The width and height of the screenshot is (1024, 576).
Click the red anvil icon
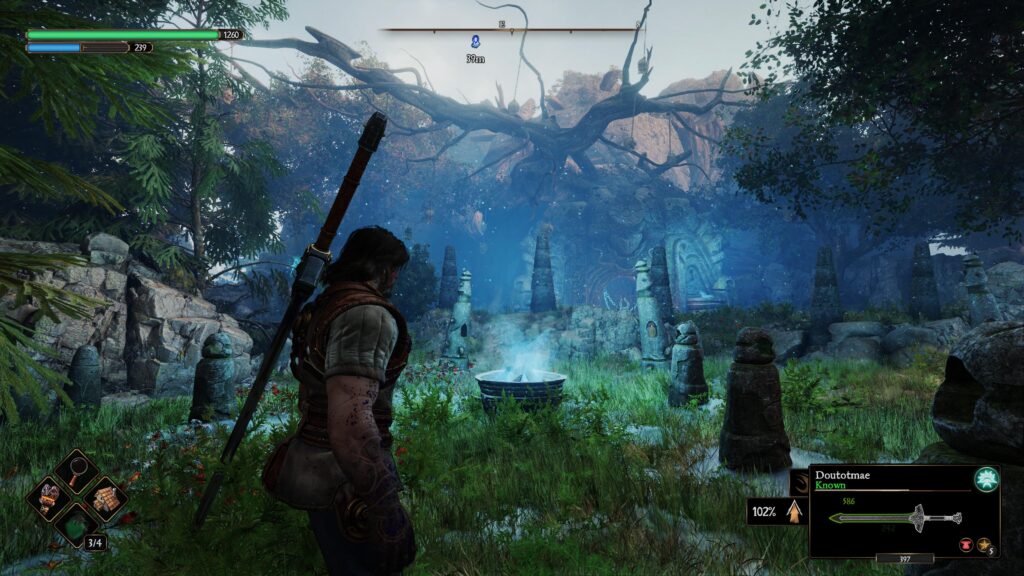coord(968,544)
